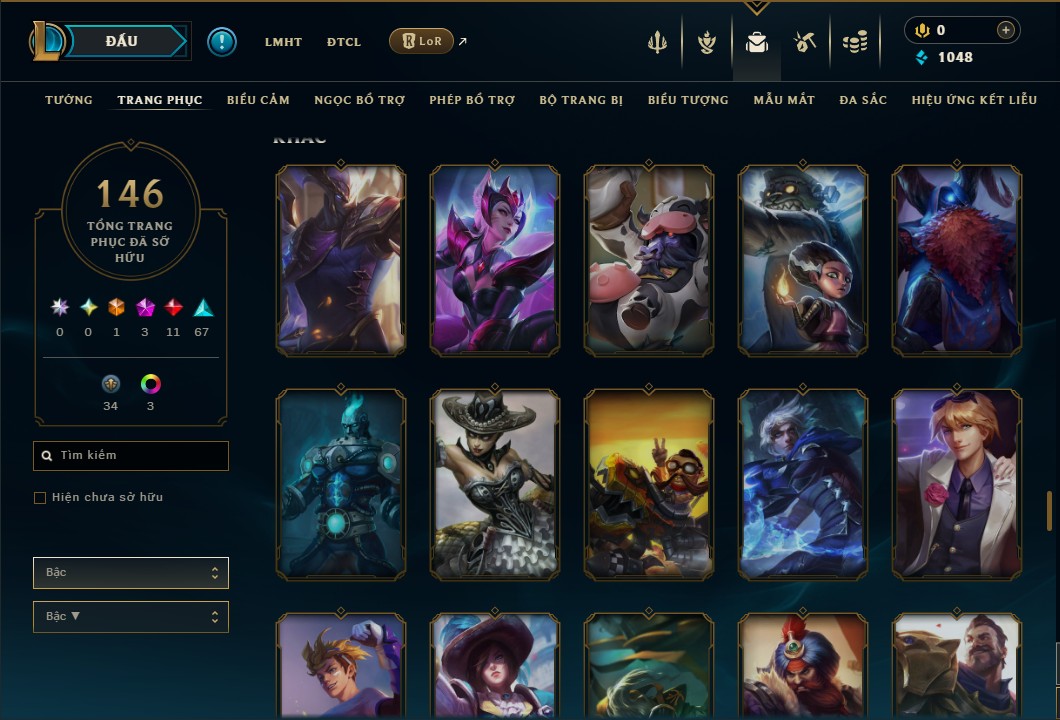Open the ĐTCL game mode

click(345, 42)
